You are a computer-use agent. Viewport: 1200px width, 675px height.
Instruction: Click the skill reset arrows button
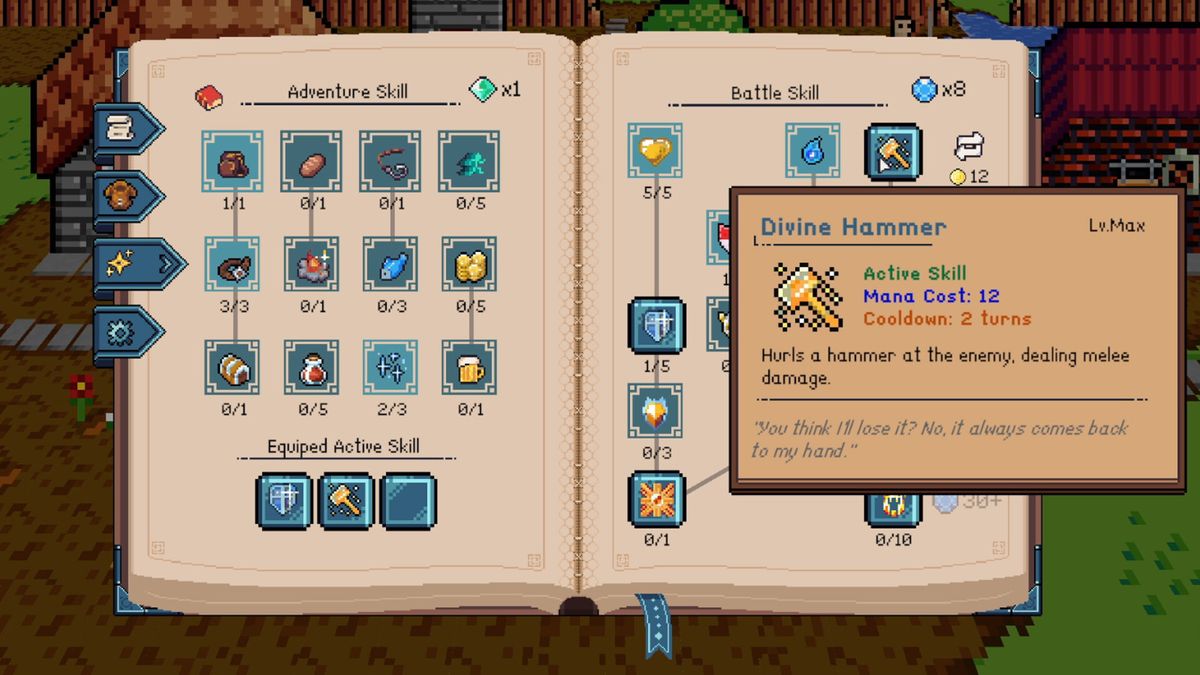tap(969, 147)
